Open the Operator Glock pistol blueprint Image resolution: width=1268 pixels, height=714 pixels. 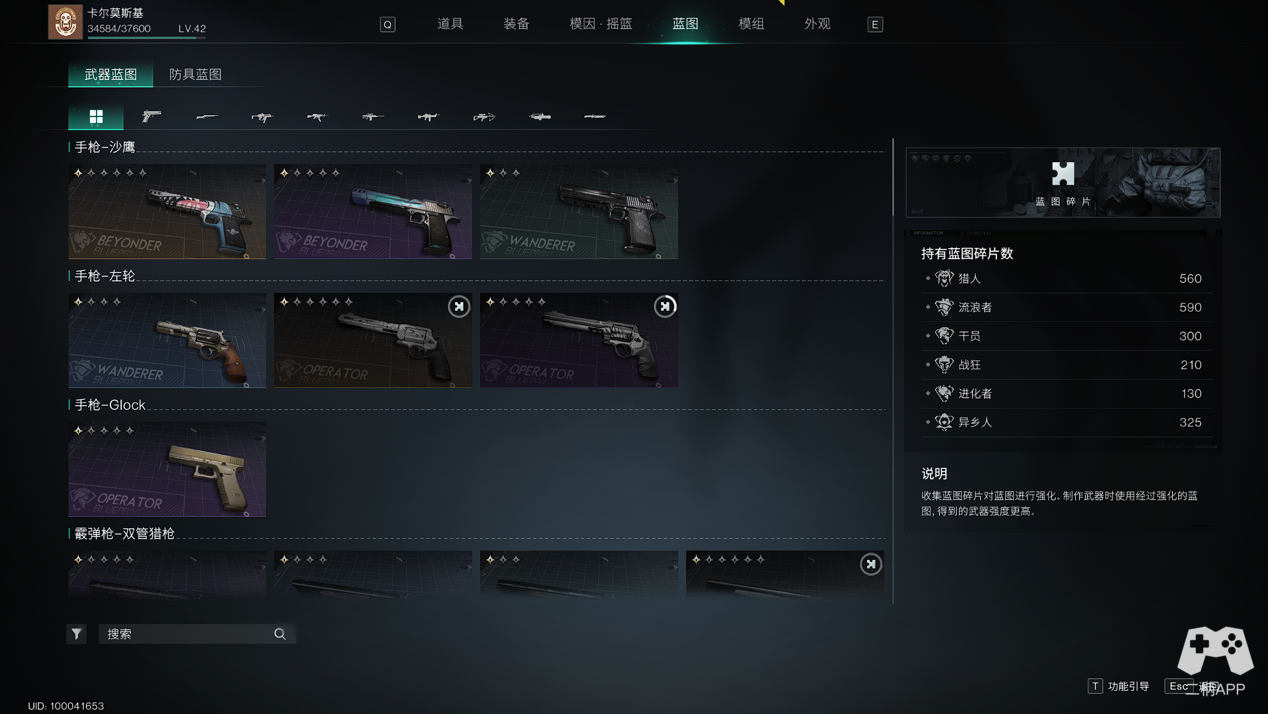167,470
